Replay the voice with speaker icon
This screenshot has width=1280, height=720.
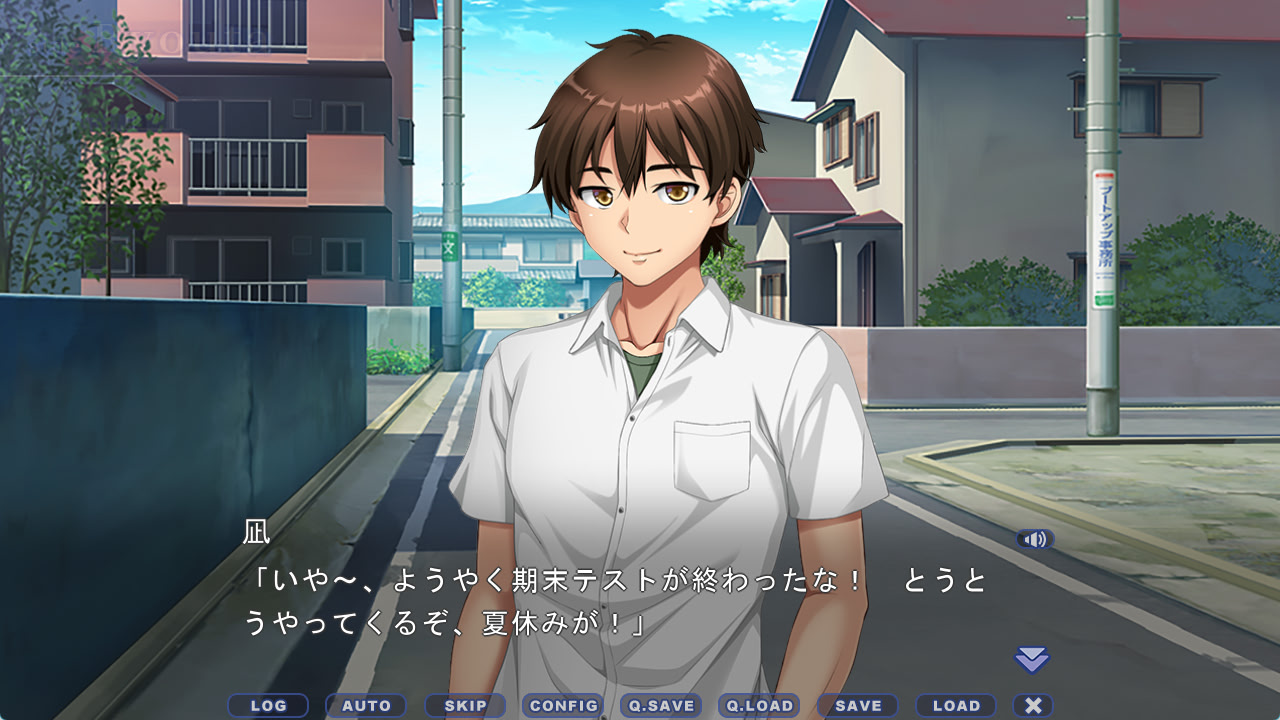pyautogui.click(x=1035, y=540)
